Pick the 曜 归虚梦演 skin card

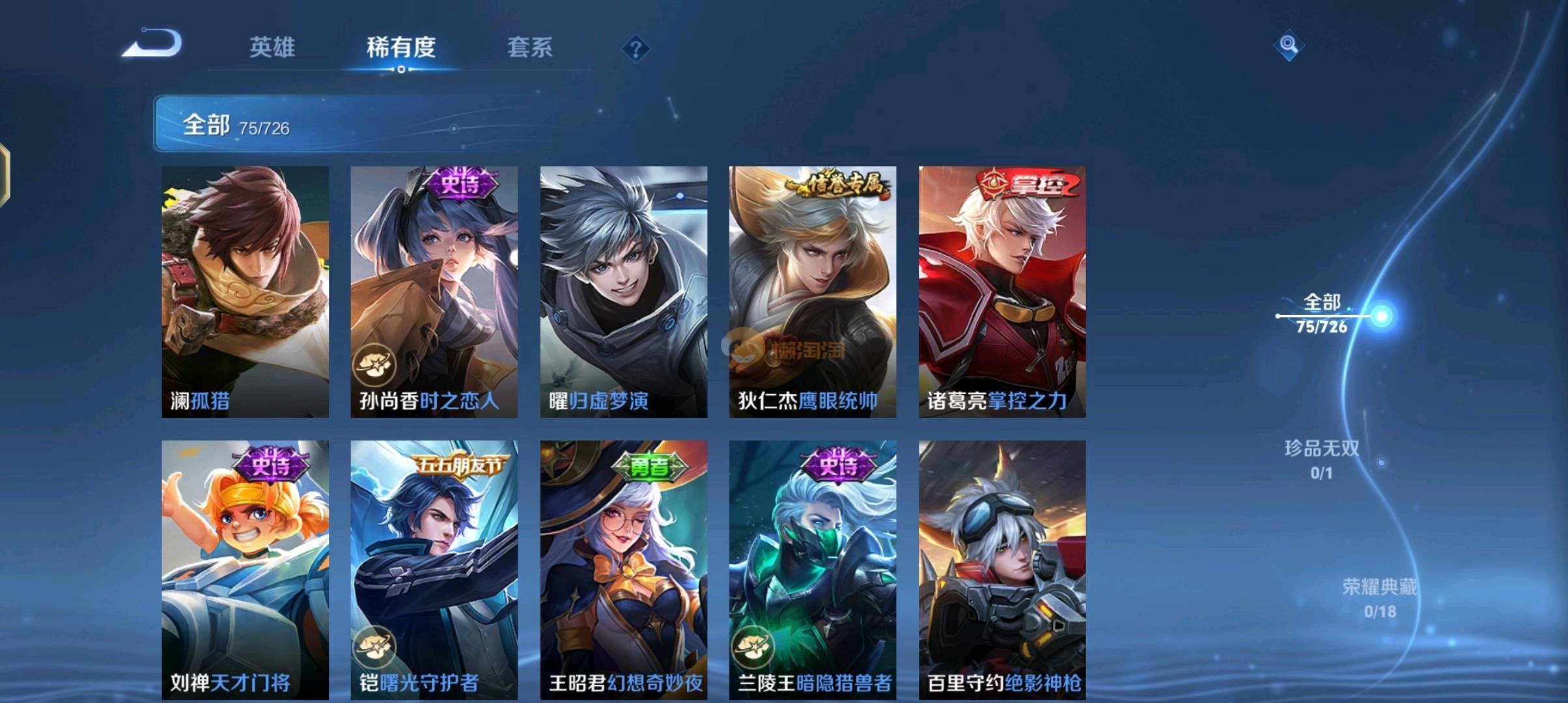[x=623, y=291]
